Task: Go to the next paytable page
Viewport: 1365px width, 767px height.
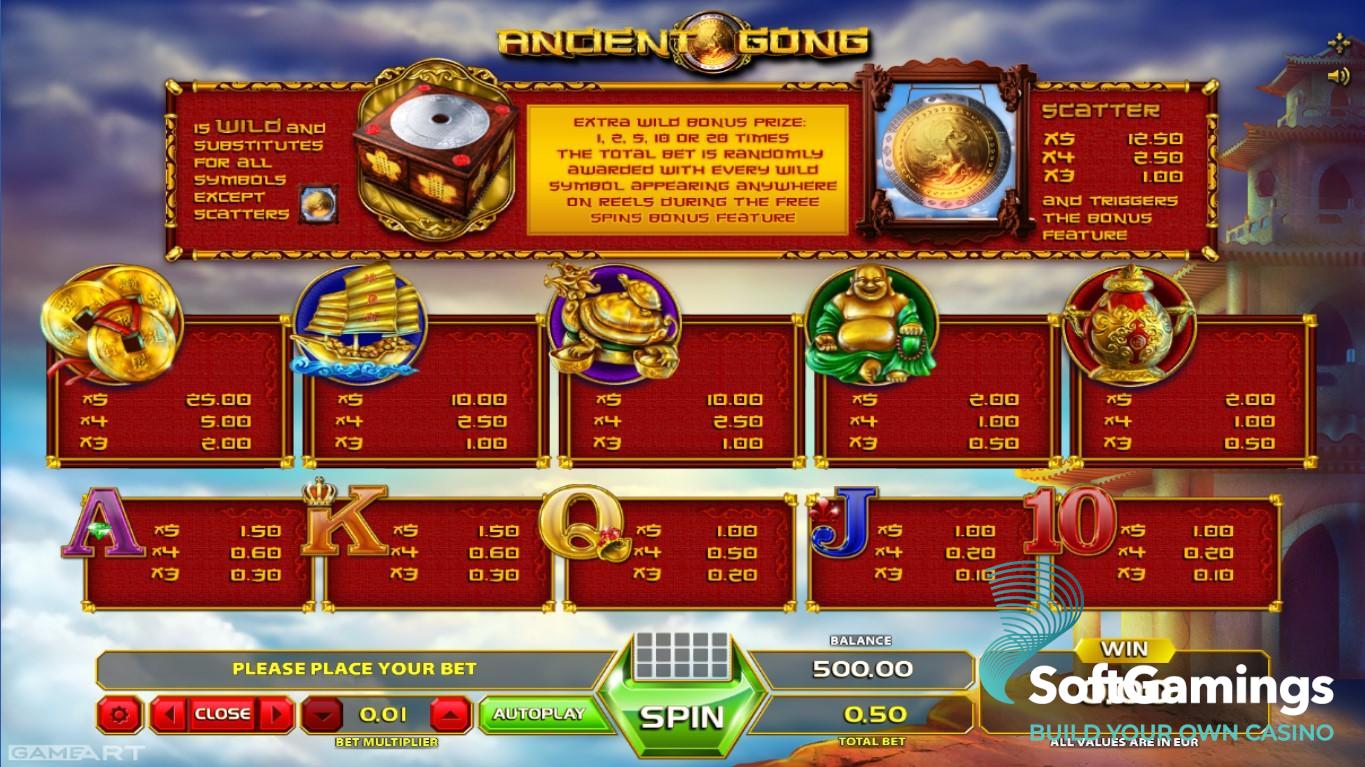Action: 275,714
